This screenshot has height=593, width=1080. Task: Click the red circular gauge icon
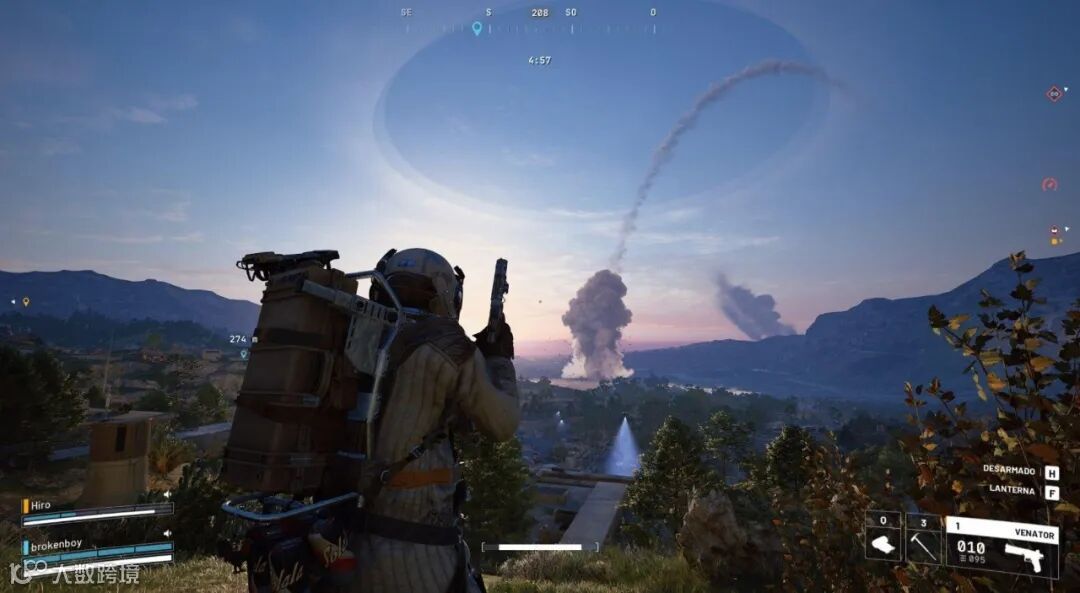pos(1049,184)
